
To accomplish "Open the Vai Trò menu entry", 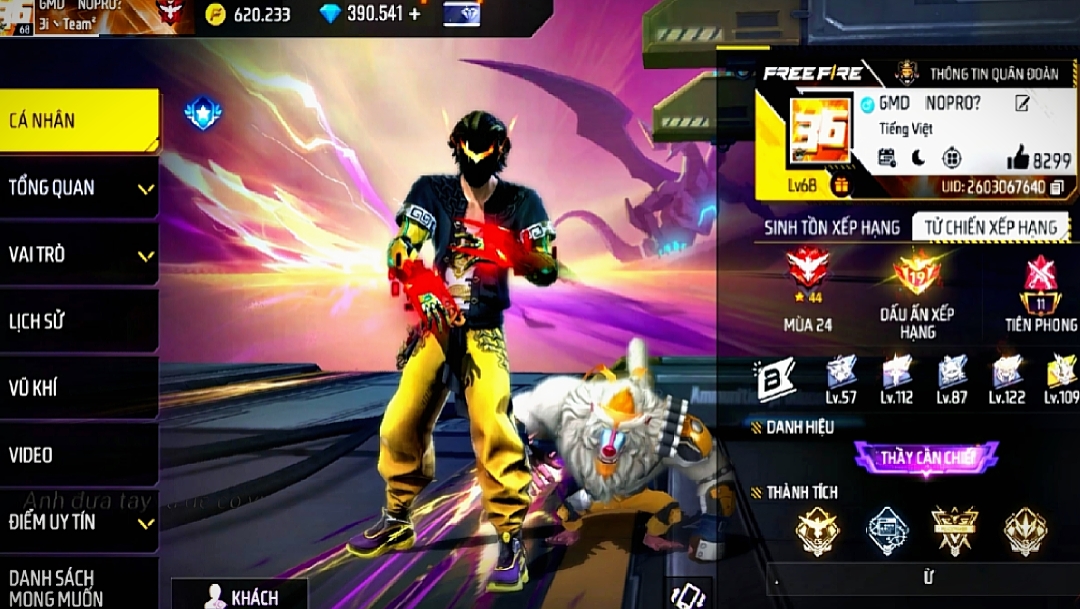I will point(78,255).
